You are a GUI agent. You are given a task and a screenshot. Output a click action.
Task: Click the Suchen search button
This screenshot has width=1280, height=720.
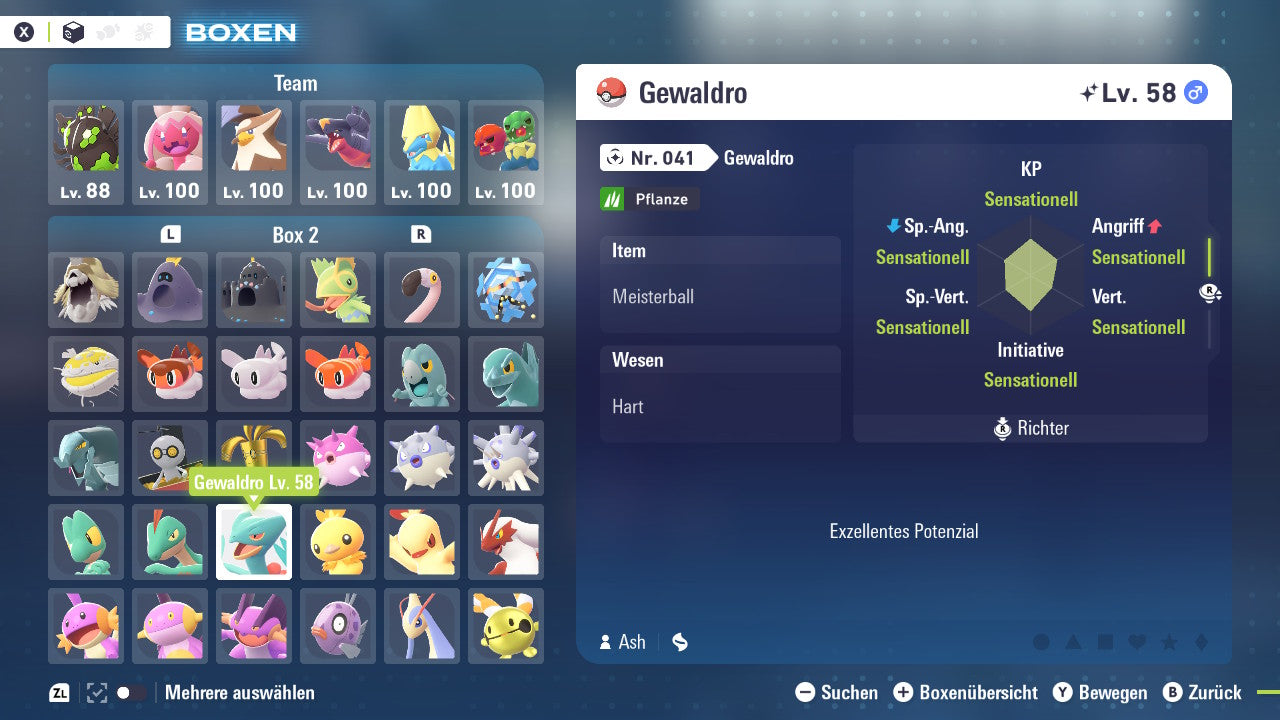point(808,692)
